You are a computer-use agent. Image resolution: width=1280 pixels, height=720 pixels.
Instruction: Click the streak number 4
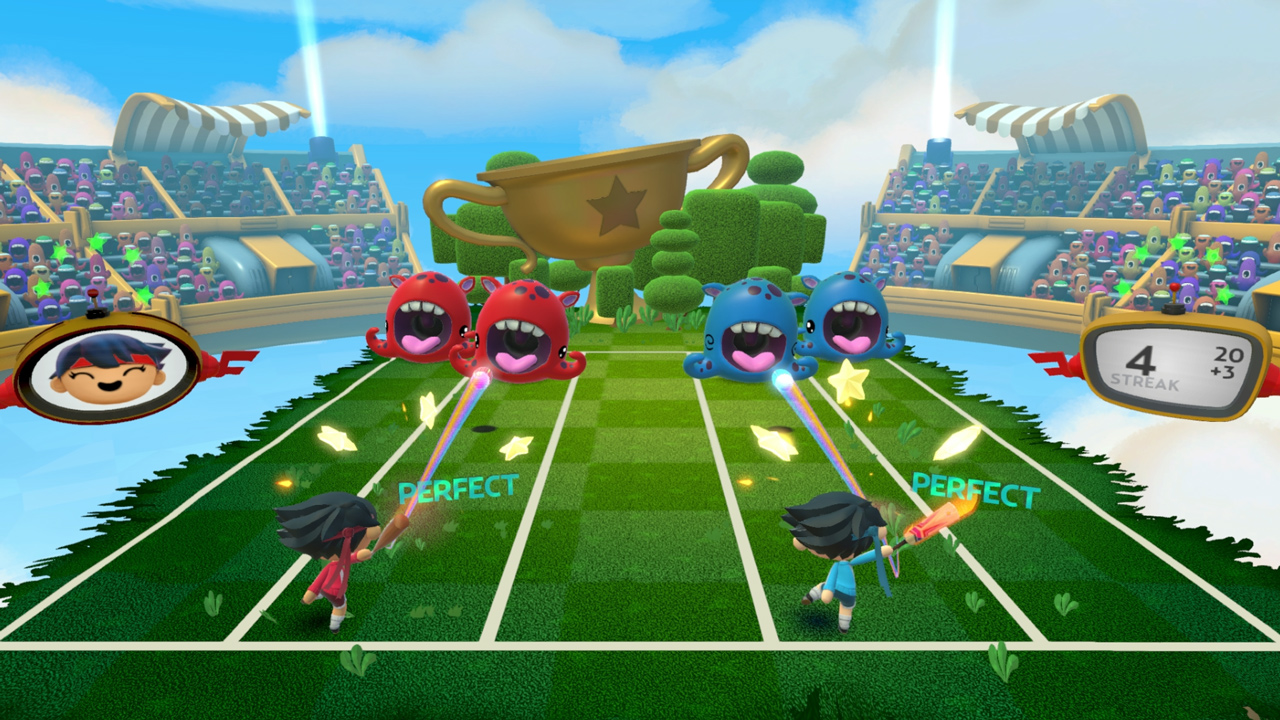point(1140,358)
